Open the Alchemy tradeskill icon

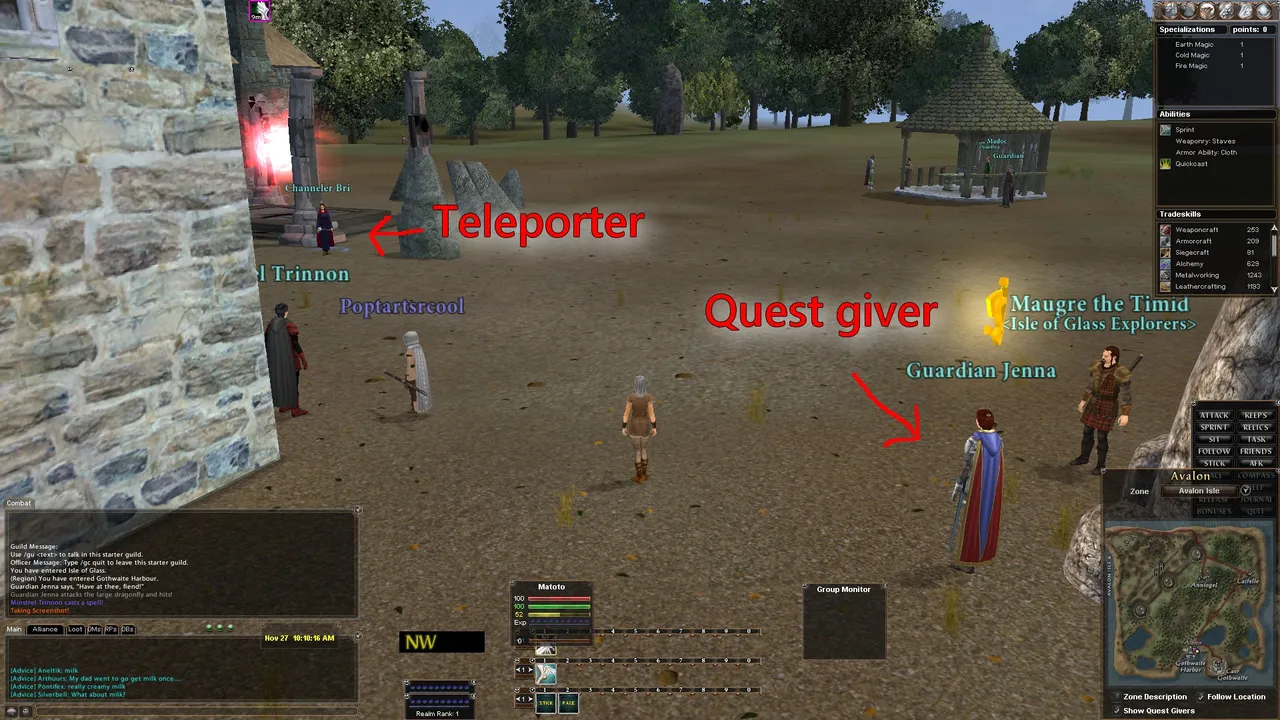[x=1164, y=263]
